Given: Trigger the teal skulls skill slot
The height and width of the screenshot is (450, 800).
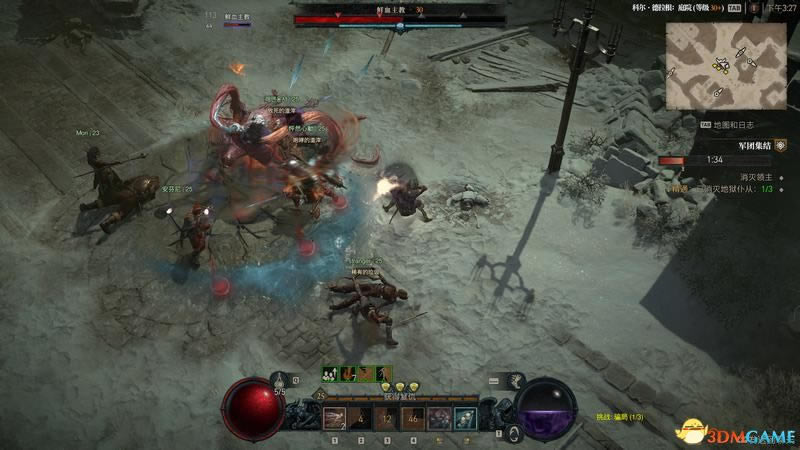Looking at the screenshot, I should pyautogui.click(x=465, y=418).
